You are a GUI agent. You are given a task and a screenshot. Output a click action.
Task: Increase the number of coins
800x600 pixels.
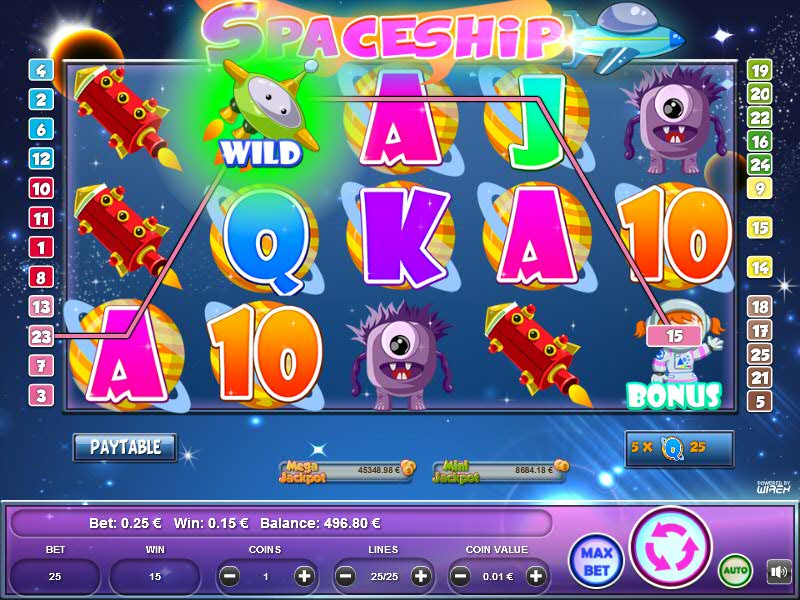click(305, 576)
